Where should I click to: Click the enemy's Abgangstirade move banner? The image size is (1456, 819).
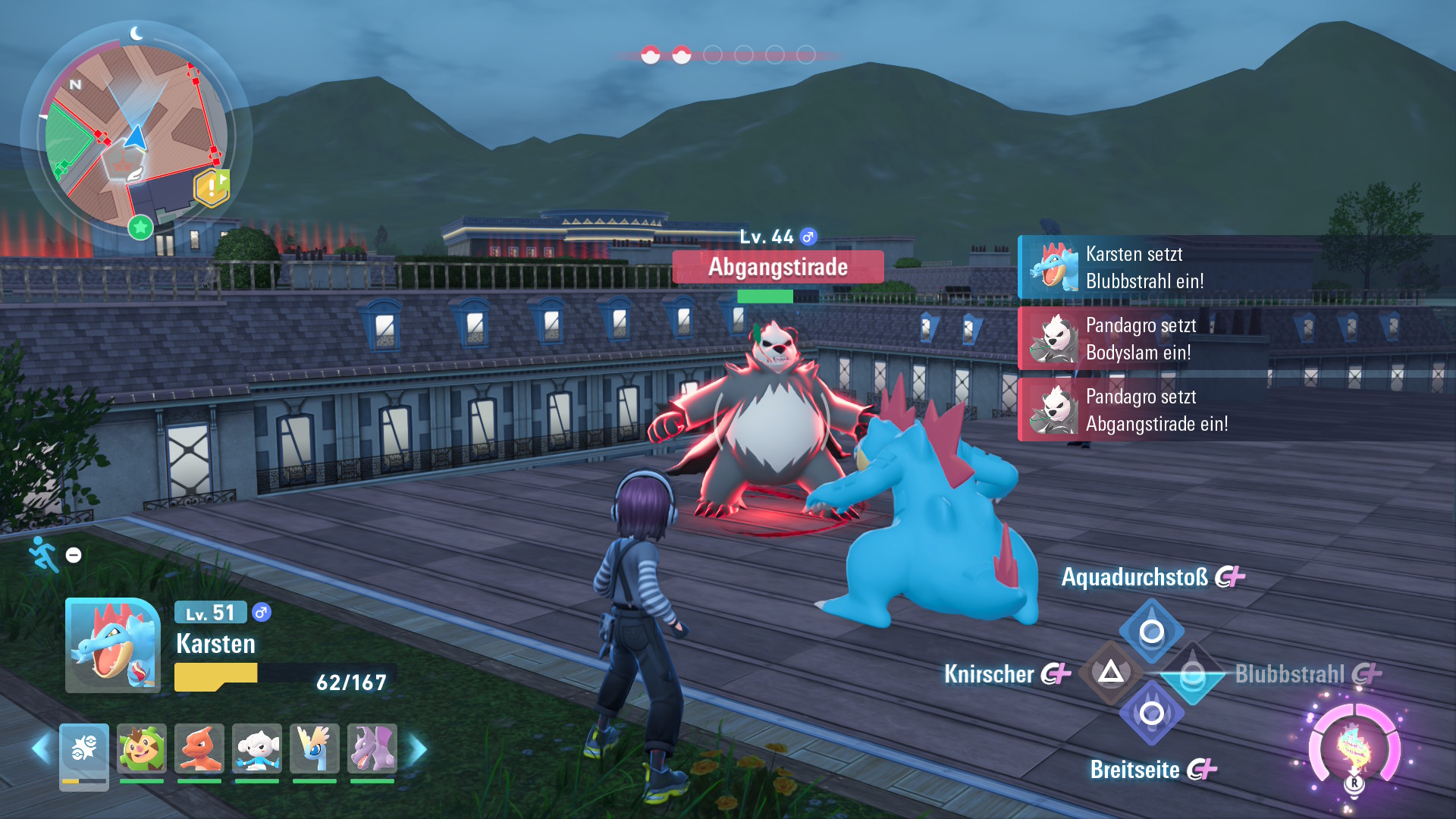click(778, 267)
